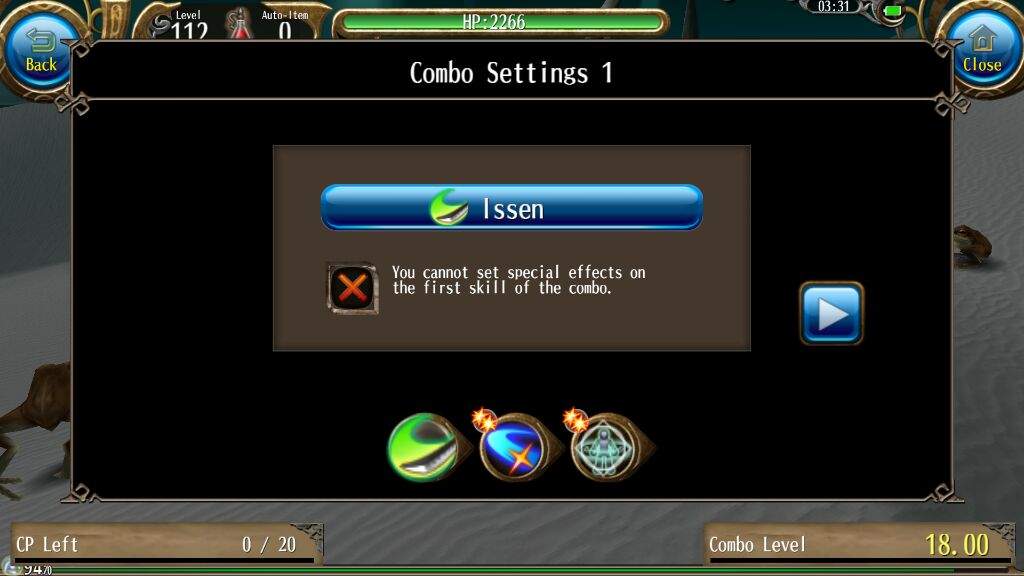This screenshot has width=1024, height=576.
Task: Click the red X special effect box
Action: pyautogui.click(x=352, y=289)
